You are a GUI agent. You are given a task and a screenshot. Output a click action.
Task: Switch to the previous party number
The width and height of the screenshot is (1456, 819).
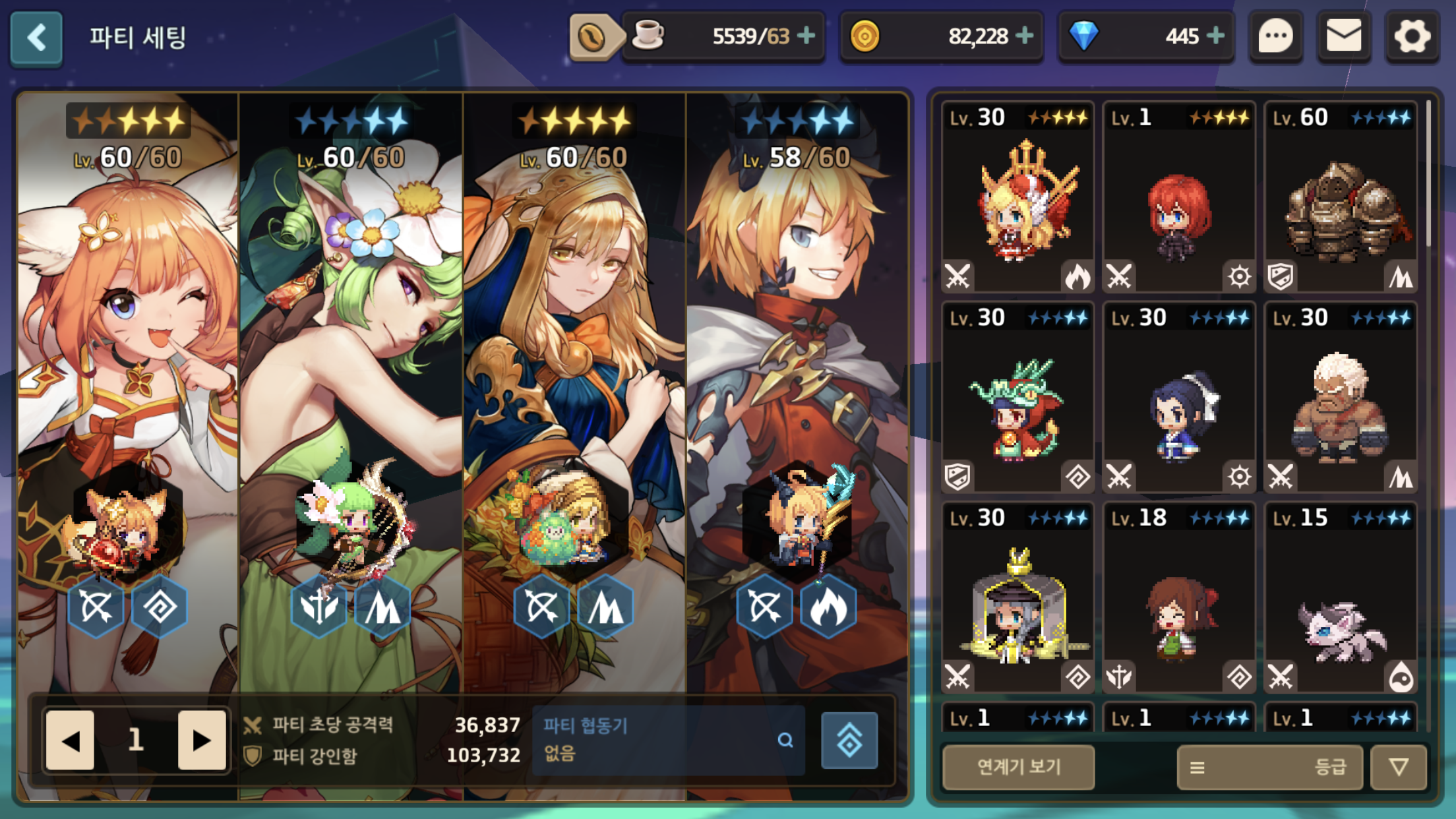coord(71,740)
